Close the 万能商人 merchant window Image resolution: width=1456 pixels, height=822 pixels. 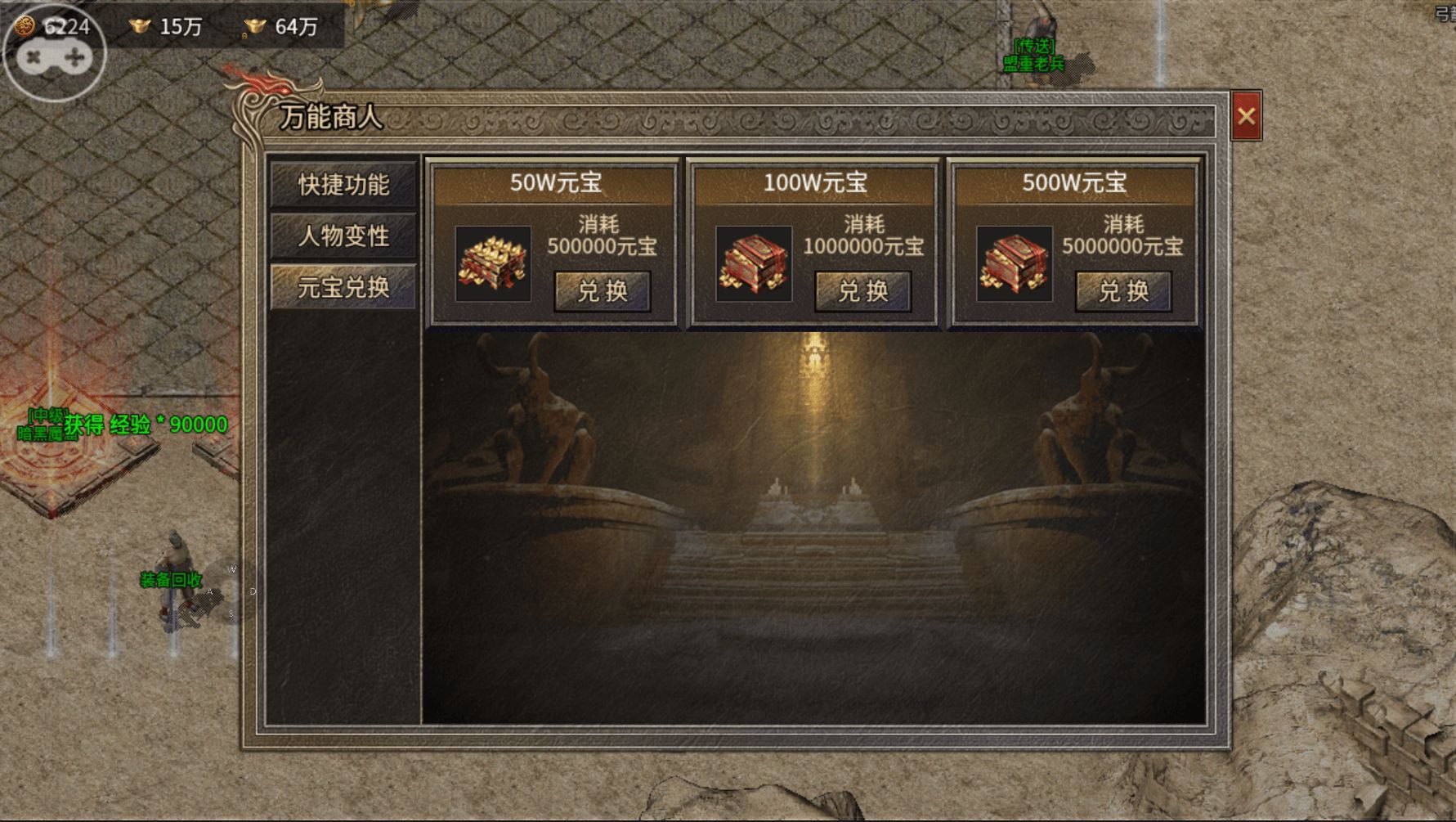tap(1246, 116)
